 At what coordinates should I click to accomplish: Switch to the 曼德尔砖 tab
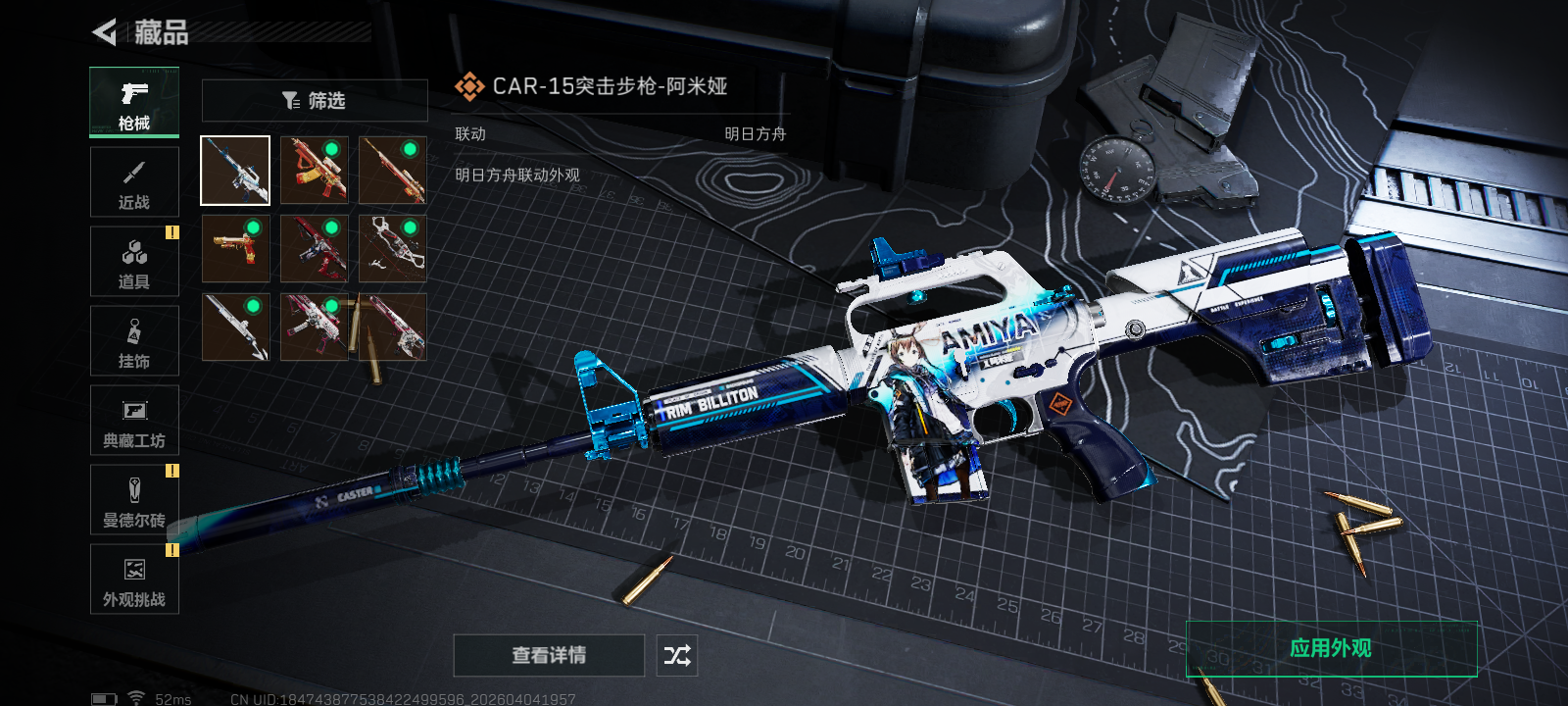[134, 500]
